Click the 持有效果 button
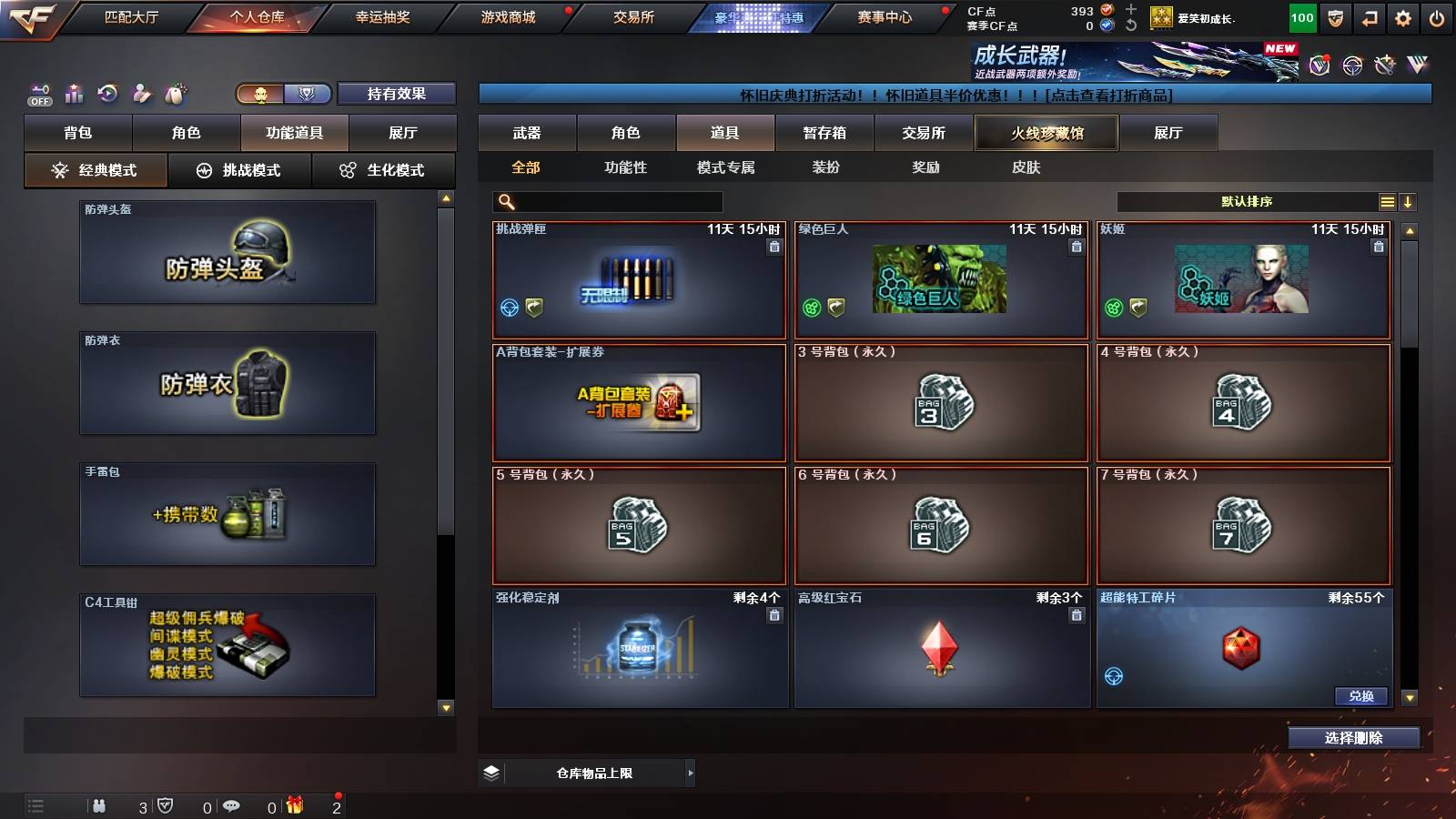This screenshot has width=1456, height=819. coord(397,93)
